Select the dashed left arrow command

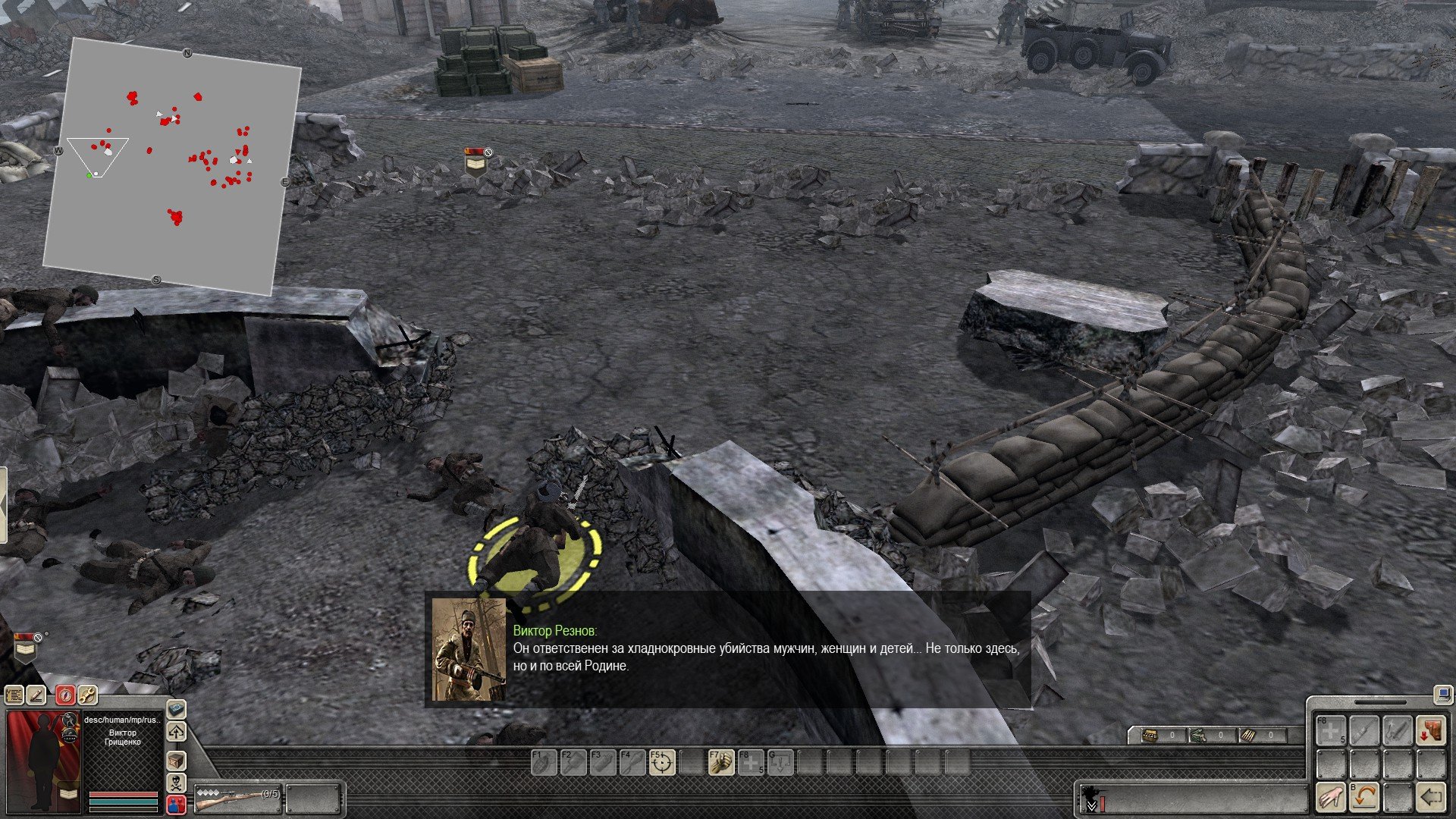tap(1431, 797)
